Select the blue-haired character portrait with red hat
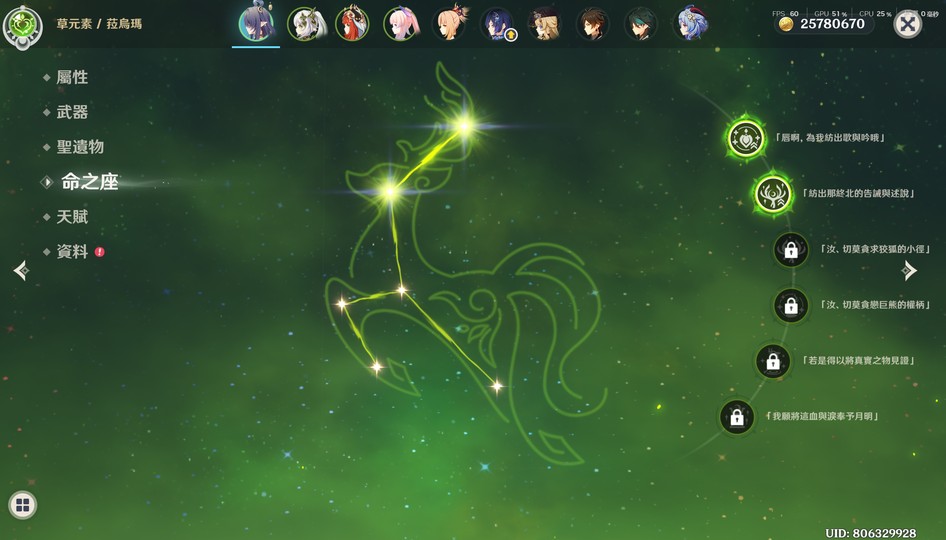 tap(691, 24)
